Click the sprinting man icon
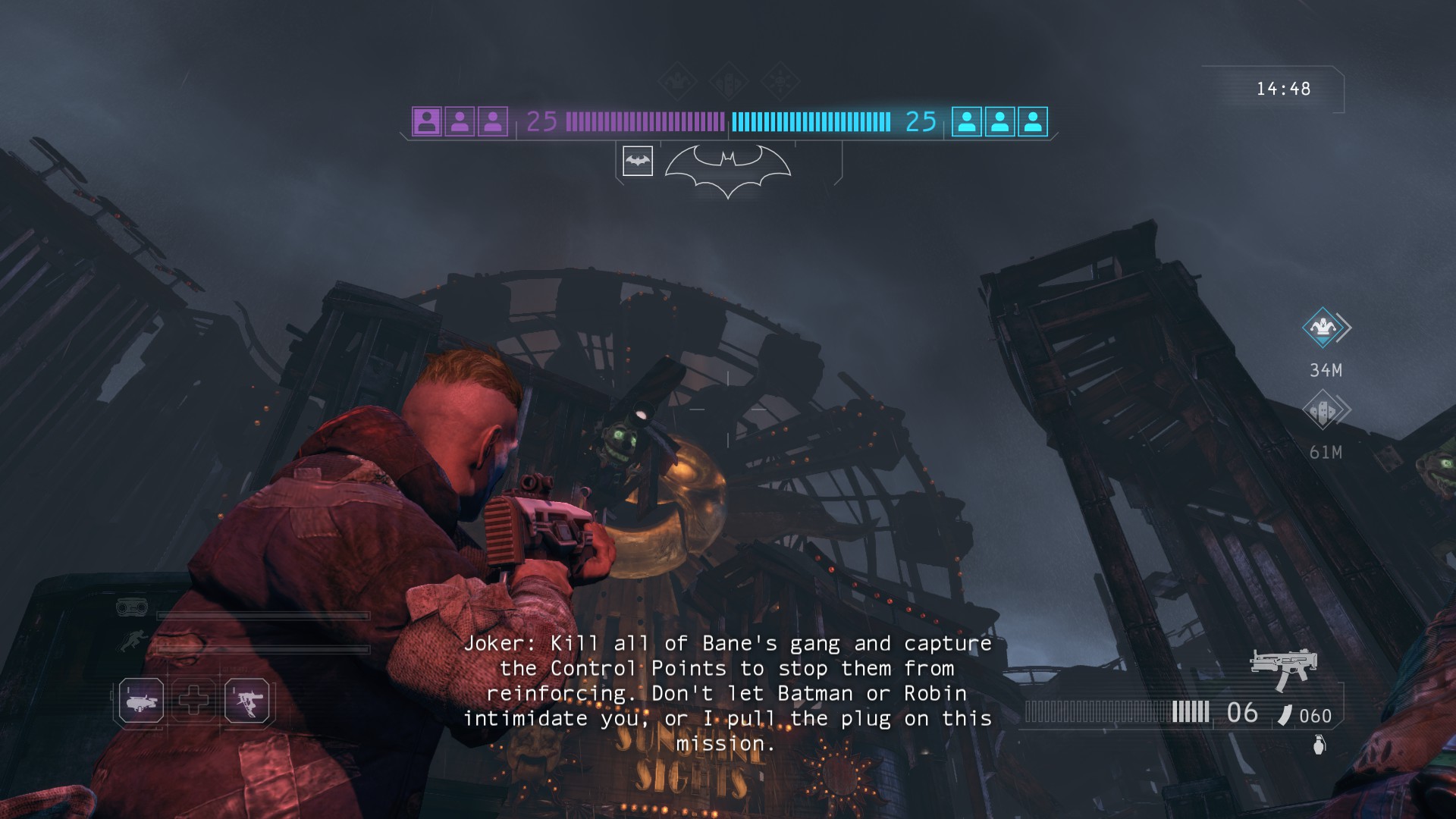1456x819 pixels. (131, 641)
